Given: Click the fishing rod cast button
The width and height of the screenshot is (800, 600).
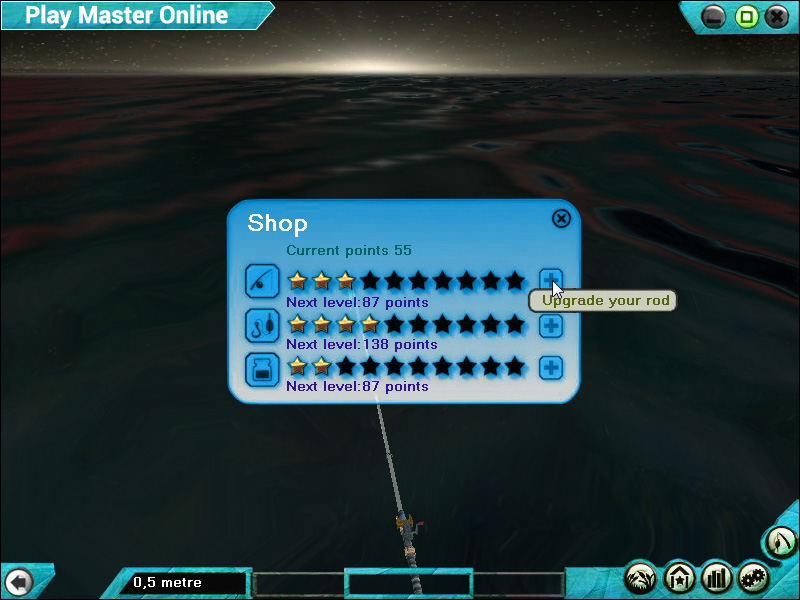Looking at the screenshot, I should [780, 543].
